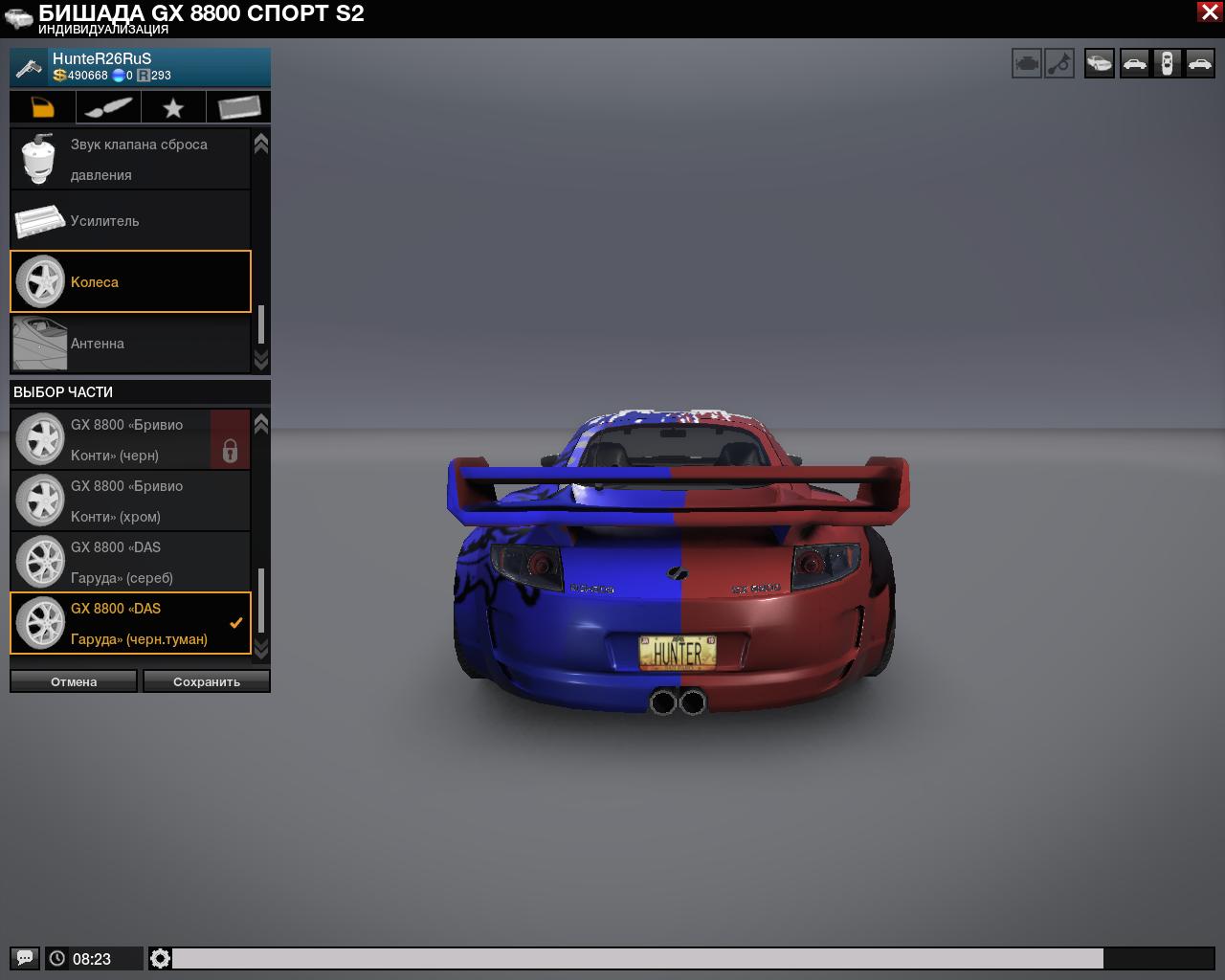Switch to the car door parts tab
This screenshot has height=980, width=1225.
pos(43,107)
